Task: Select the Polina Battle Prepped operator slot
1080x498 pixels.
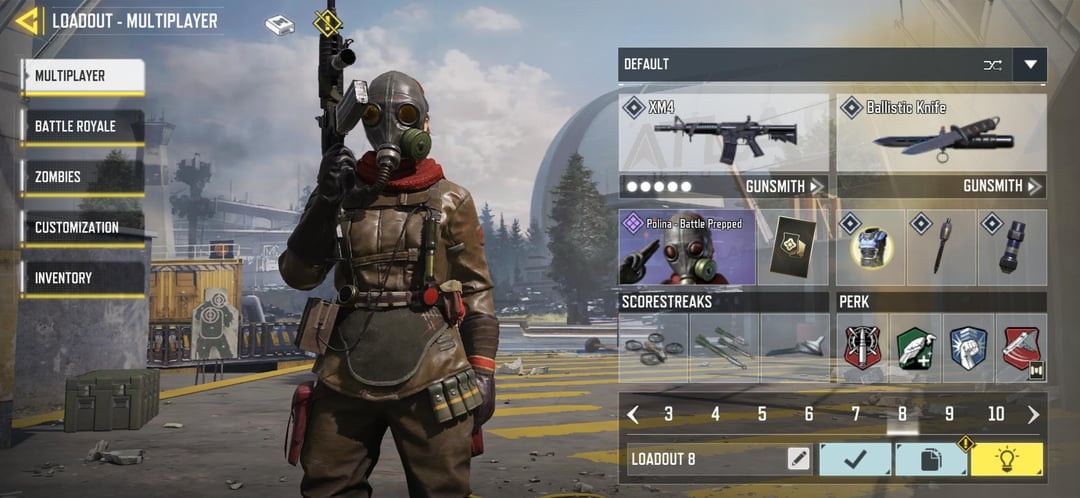Action: 687,247
